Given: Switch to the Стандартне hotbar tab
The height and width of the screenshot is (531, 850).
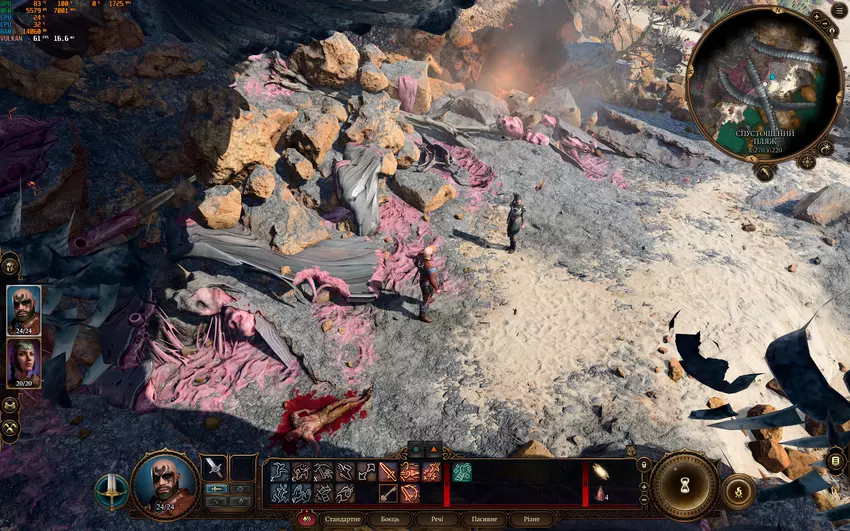Looking at the screenshot, I should [x=341, y=520].
